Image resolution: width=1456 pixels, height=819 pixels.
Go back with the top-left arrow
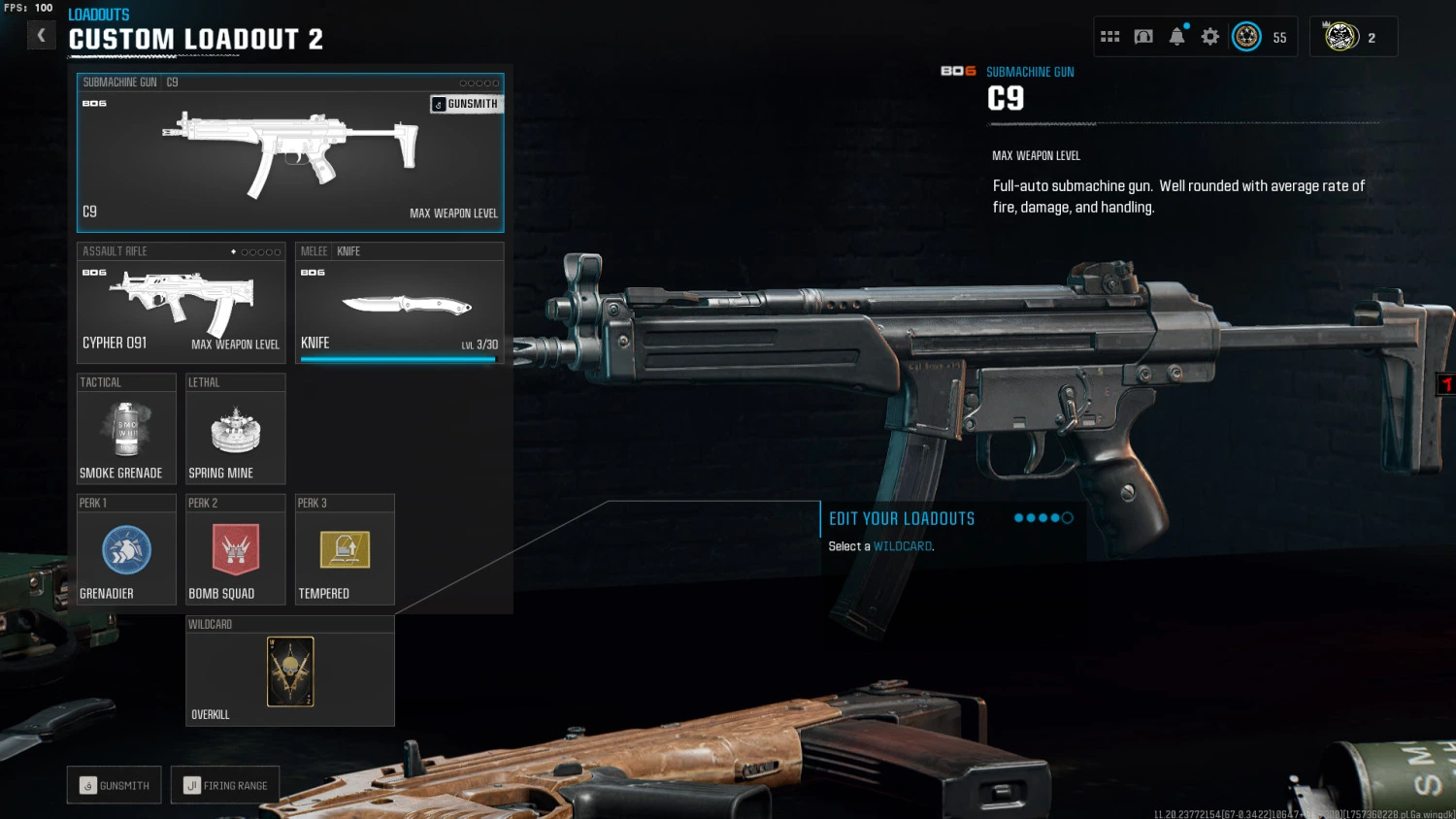coord(41,36)
